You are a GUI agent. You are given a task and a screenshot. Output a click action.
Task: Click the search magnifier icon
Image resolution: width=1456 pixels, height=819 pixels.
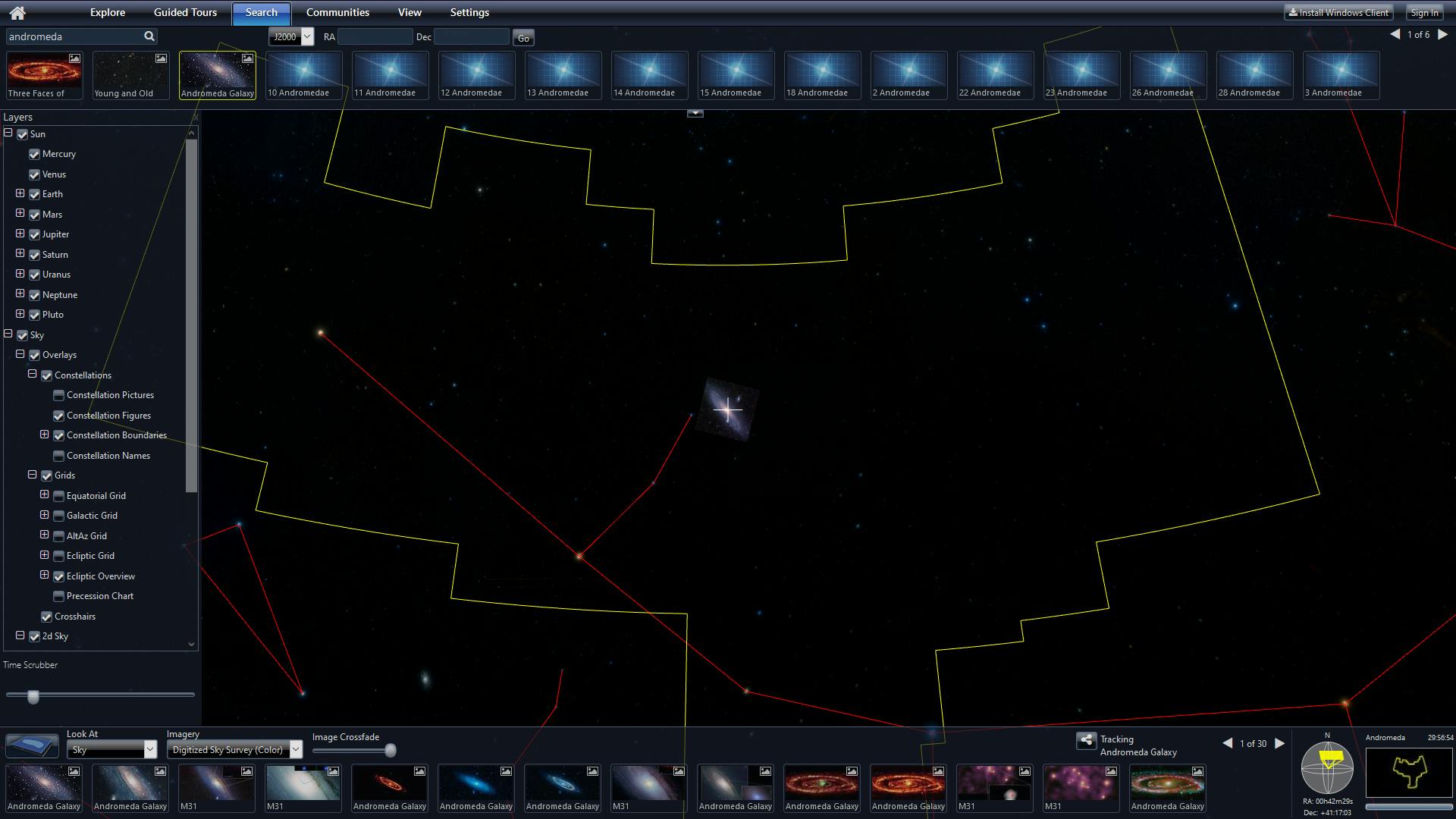coord(149,36)
